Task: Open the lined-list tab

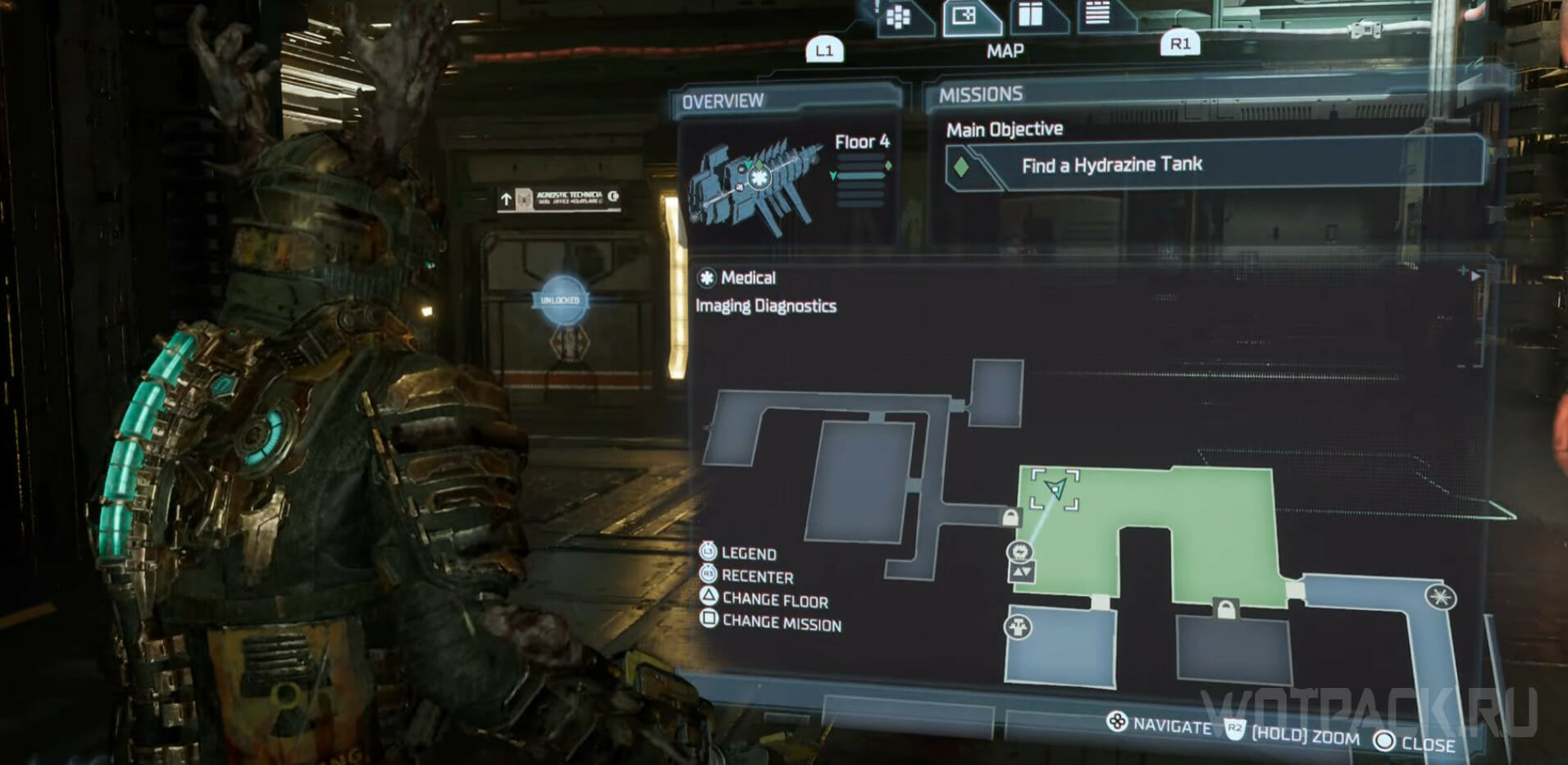Action: pyautogui.click(x=1097, y=13)
